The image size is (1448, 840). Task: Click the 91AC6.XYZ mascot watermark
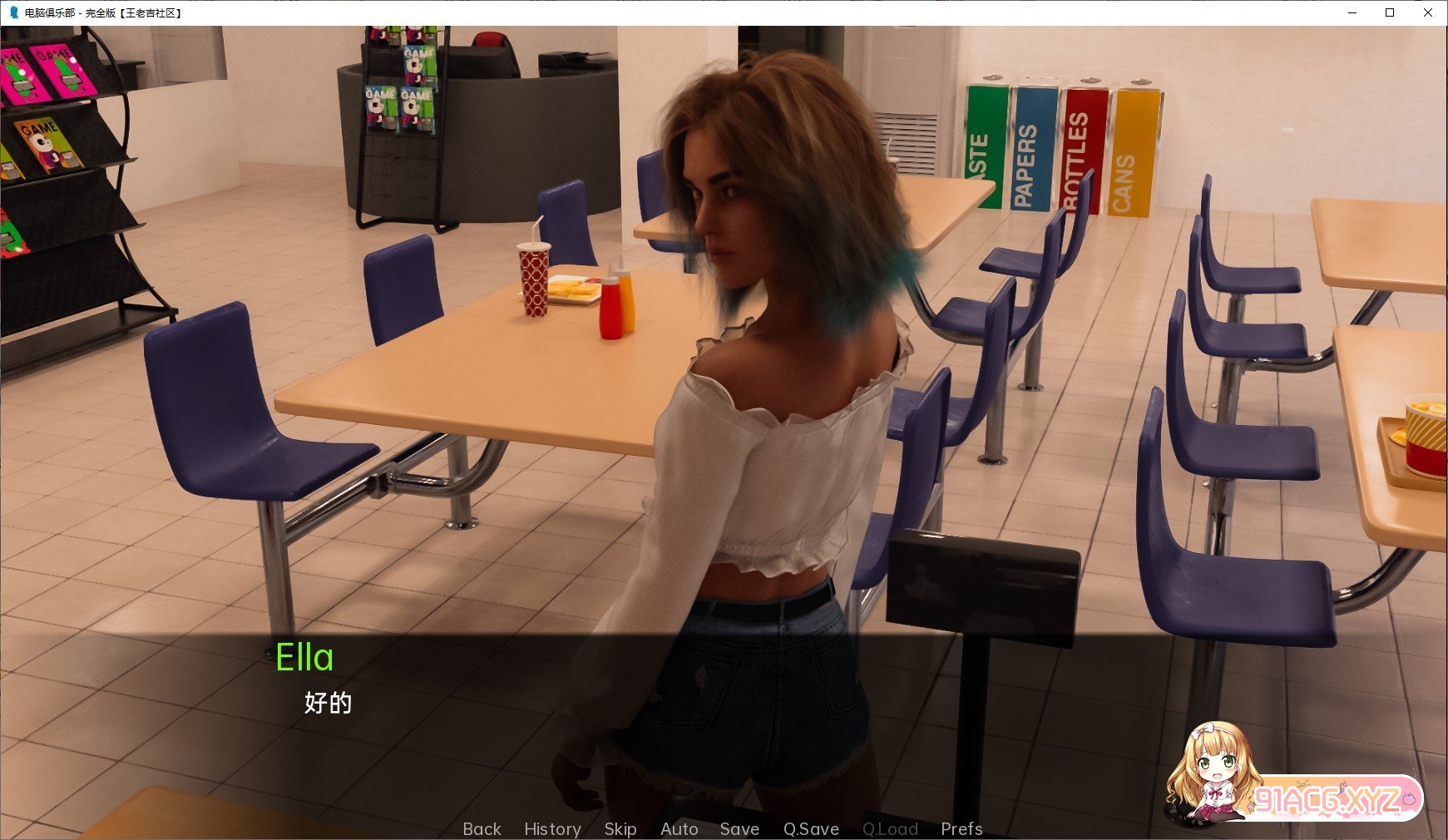coord(1214,773)
